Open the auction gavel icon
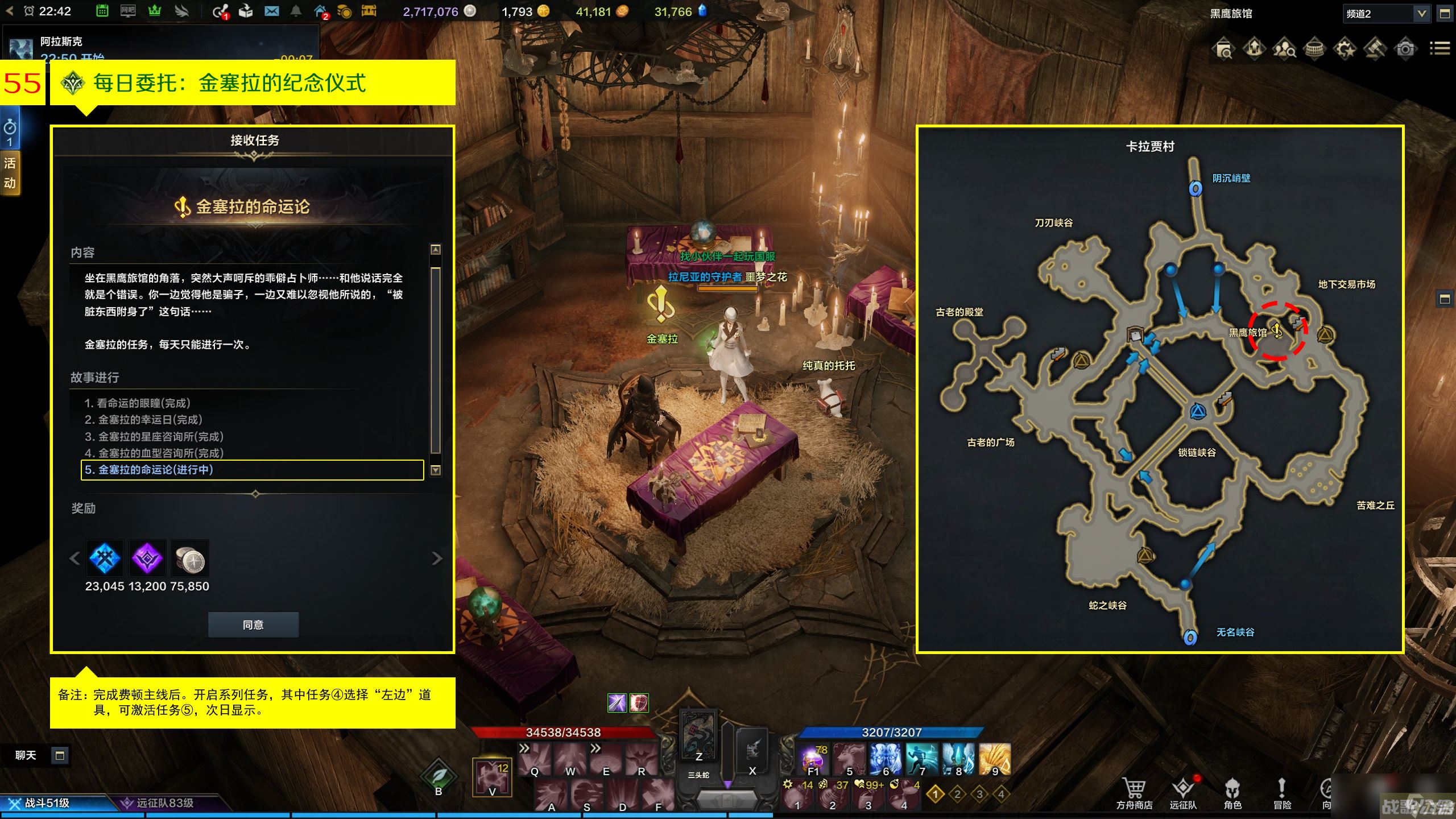Viewport: 1456px width, 819px height. pyautogui.click(x=1375, y=49)
